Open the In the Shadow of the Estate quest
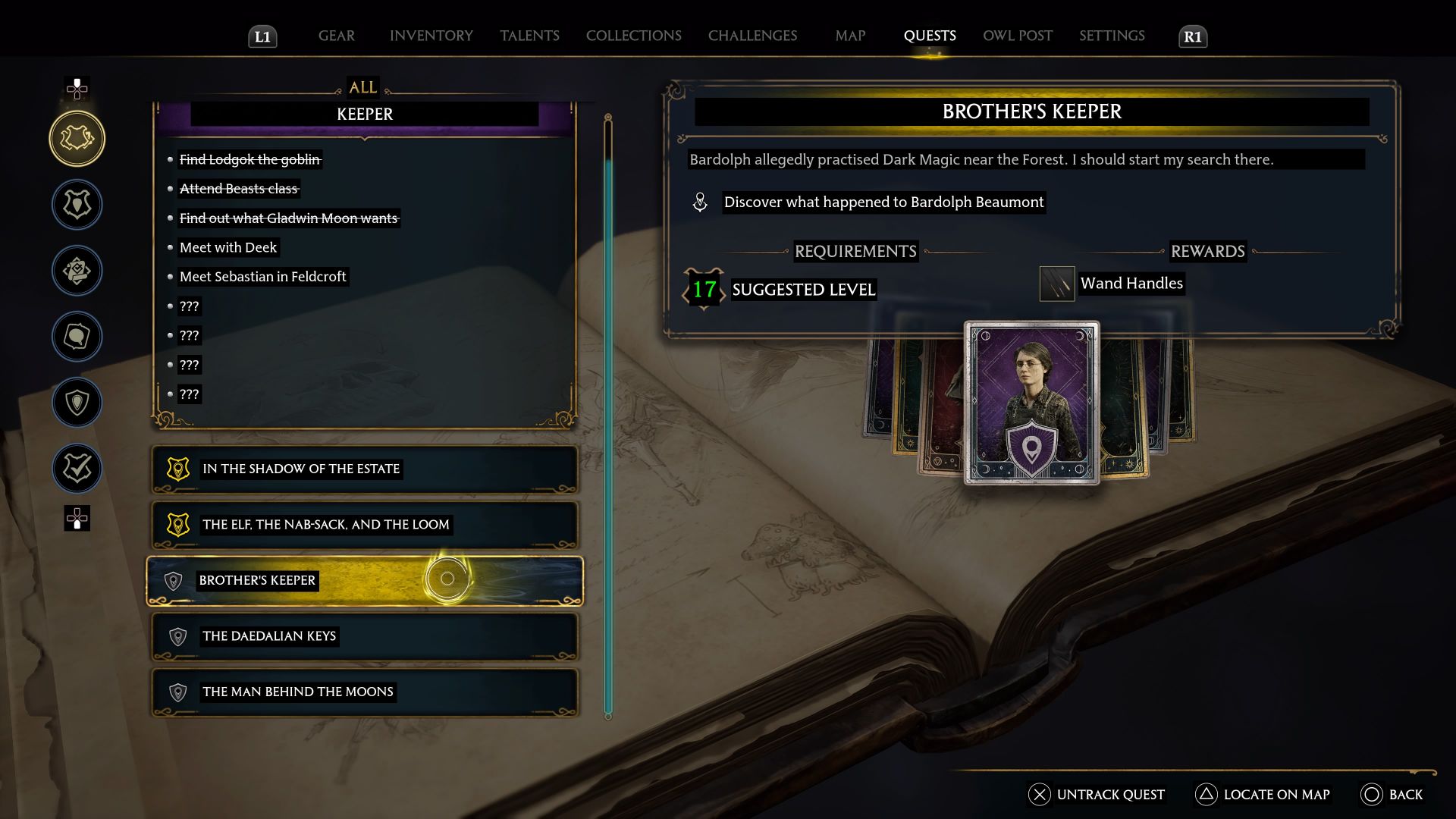The height and width of the screenshot is (819, 1456). (x=364, y=469)
